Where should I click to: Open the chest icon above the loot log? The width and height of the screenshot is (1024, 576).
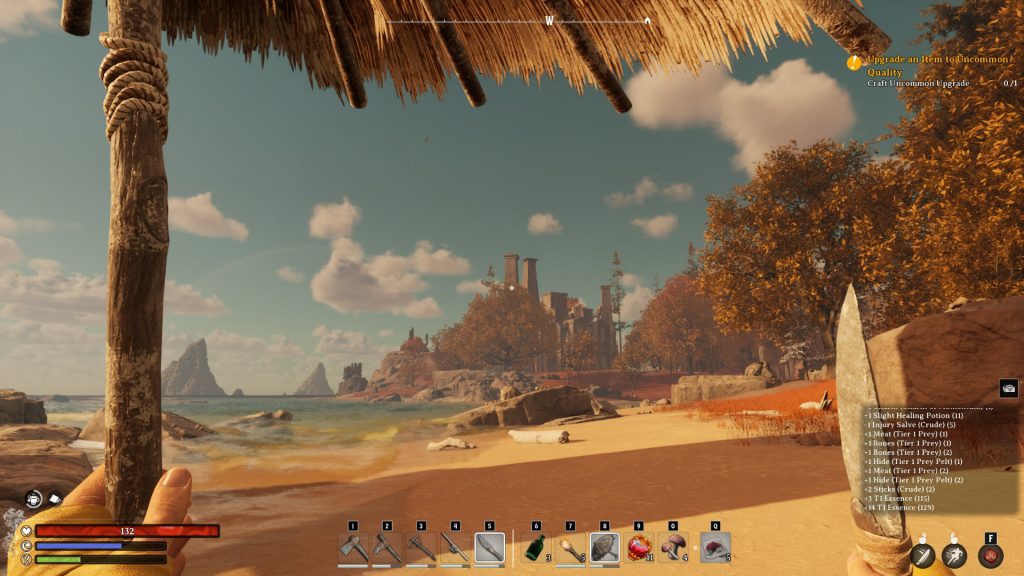pos(1008,388)
